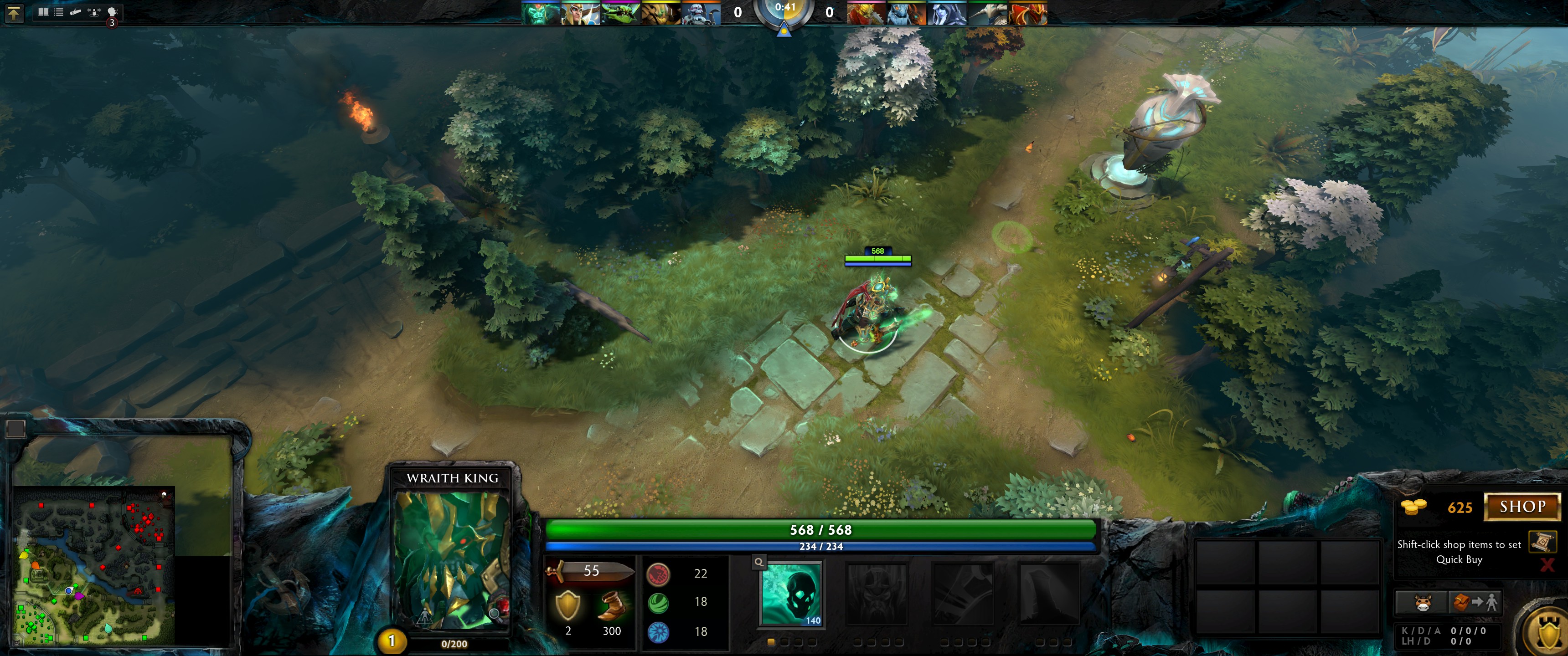
Task: Select the Viper portrait on the top bar
Action: pos(620,13)
